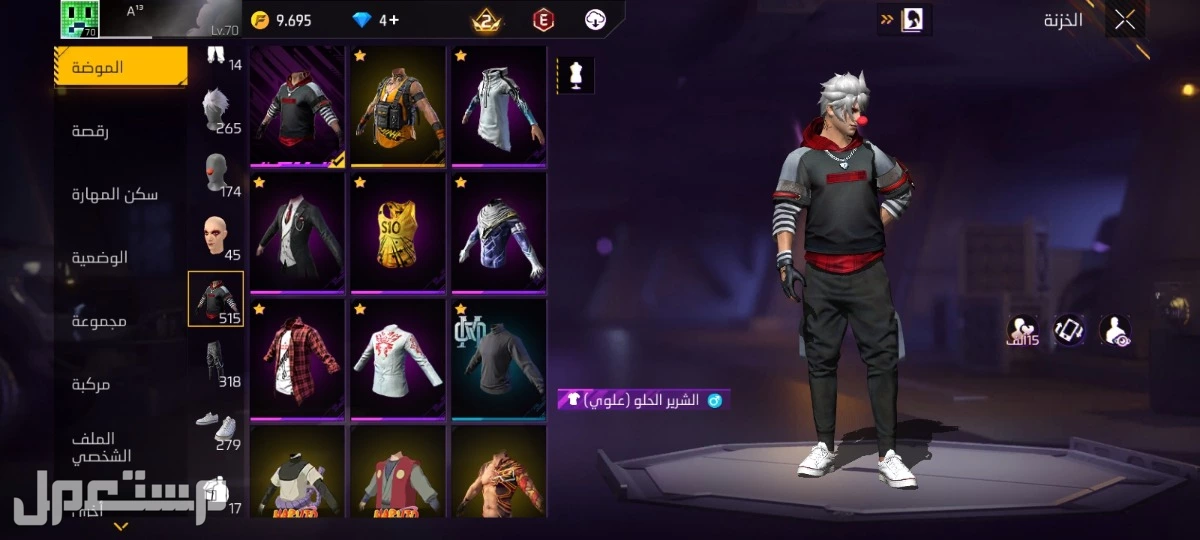
Task: Pick the yellow tactical vest top
Action: (398, 105)
